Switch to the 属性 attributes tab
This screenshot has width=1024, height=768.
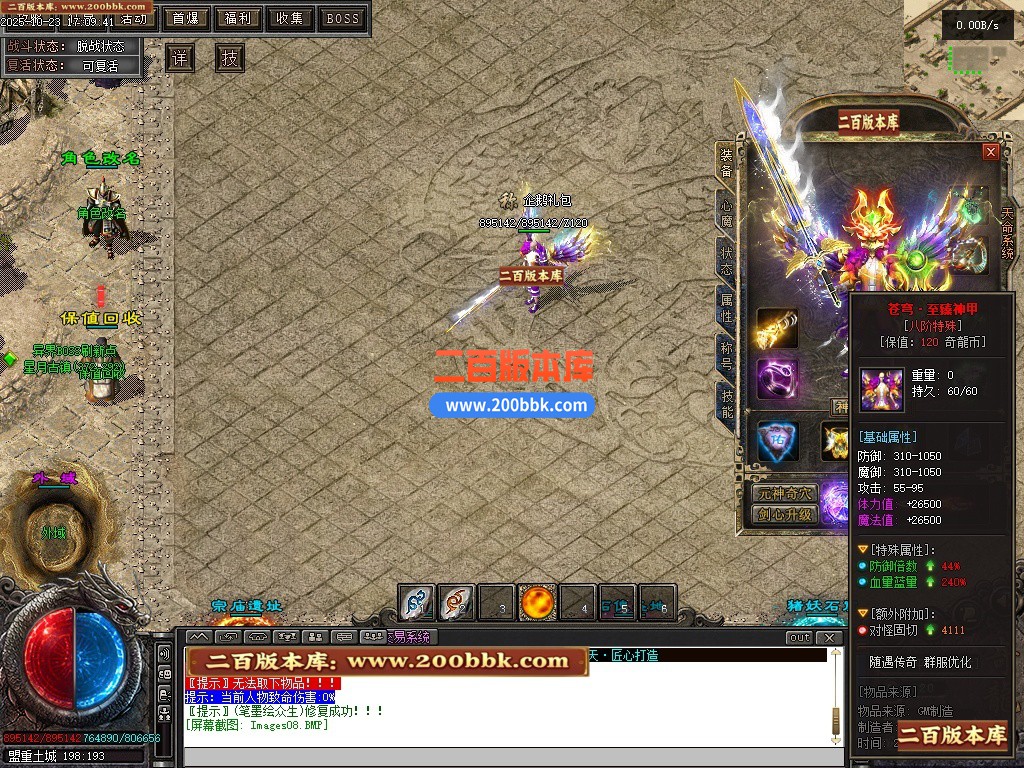pos(727,305)
